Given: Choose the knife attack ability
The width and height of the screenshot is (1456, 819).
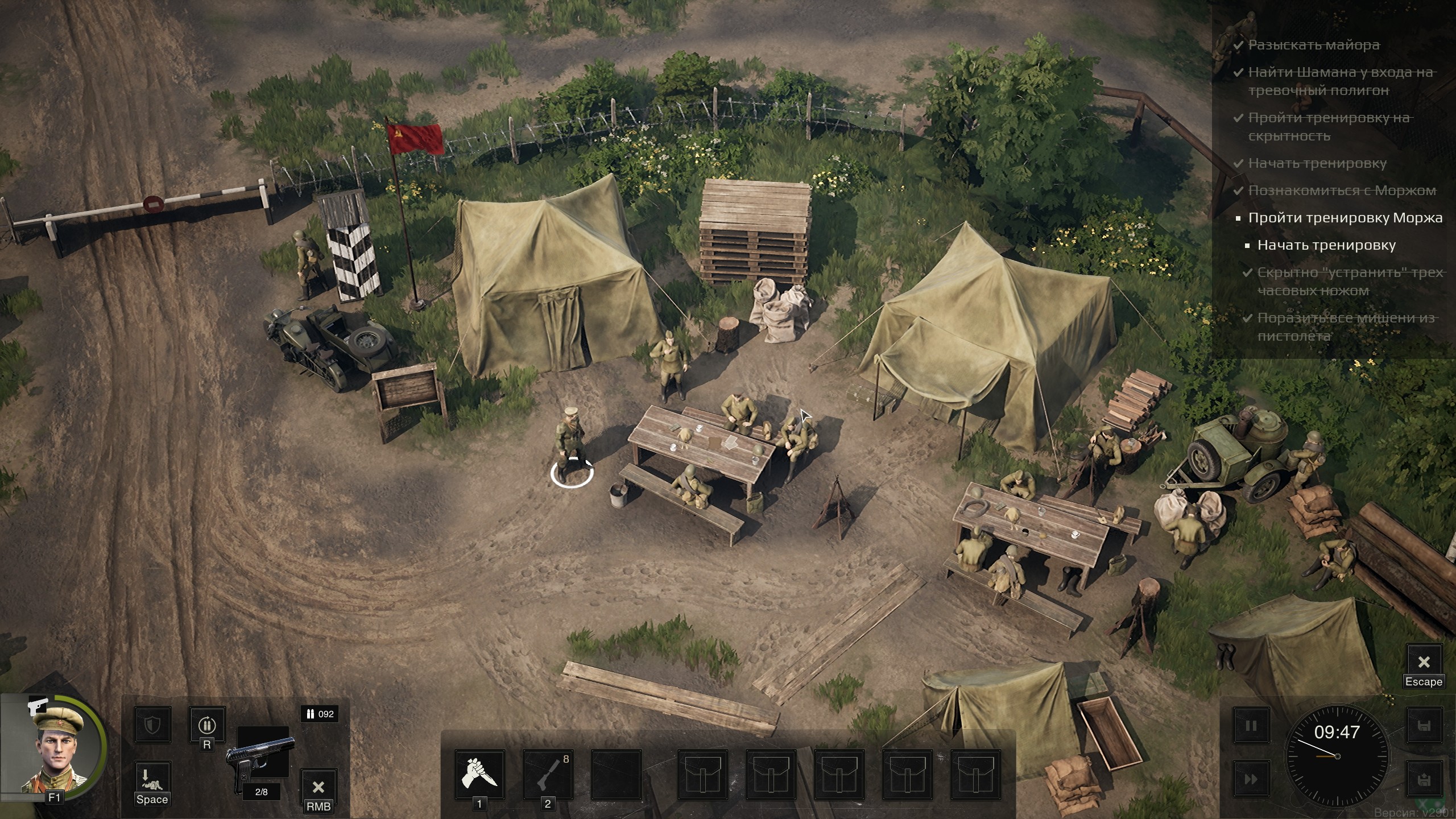Looking at the screenshot, I should pyautogui.click(x=479, y=775).
